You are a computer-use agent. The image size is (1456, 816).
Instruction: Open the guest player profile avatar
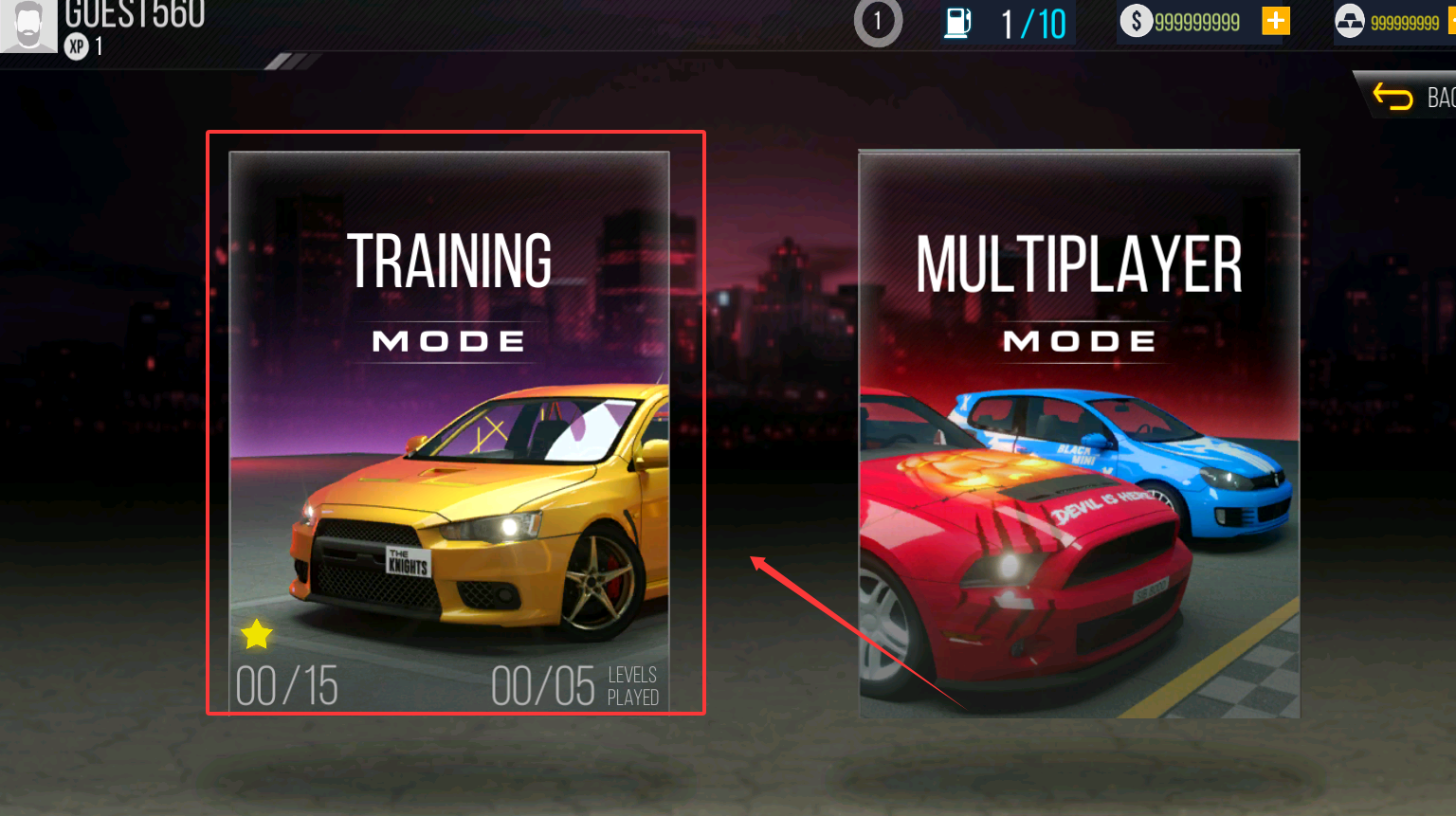coord(27,25)
